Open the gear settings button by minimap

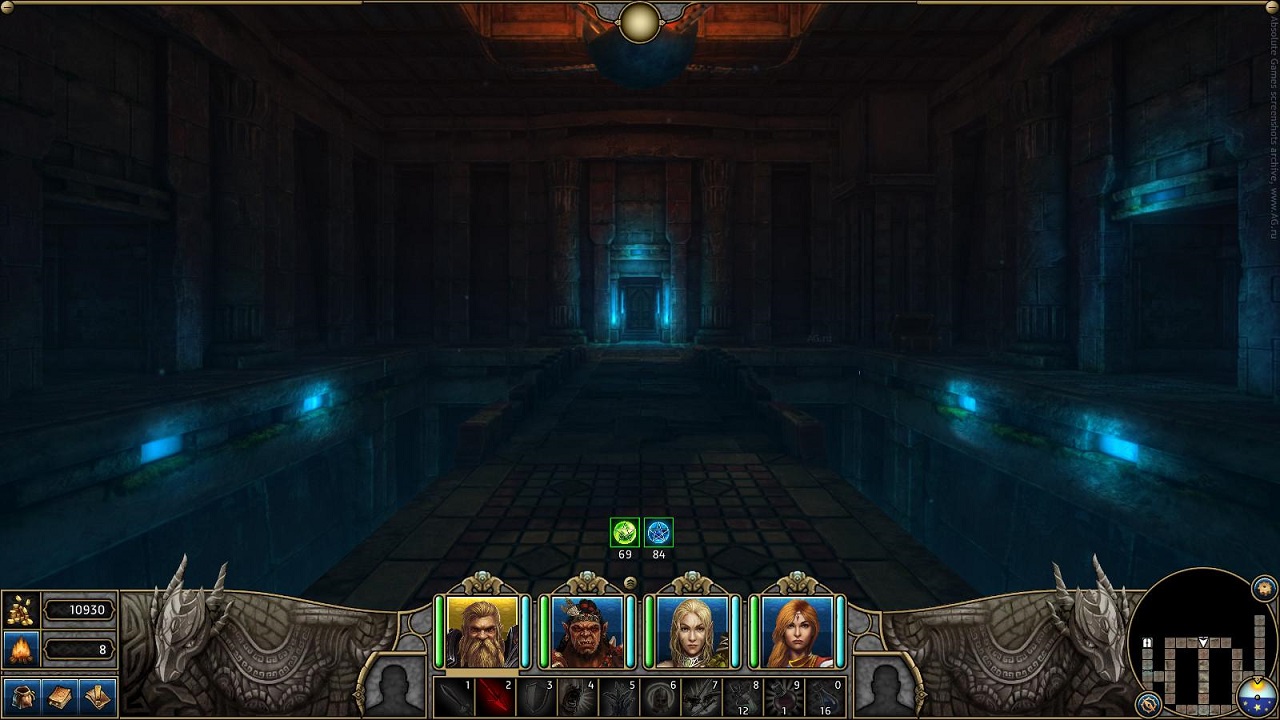coord(1264,588)
